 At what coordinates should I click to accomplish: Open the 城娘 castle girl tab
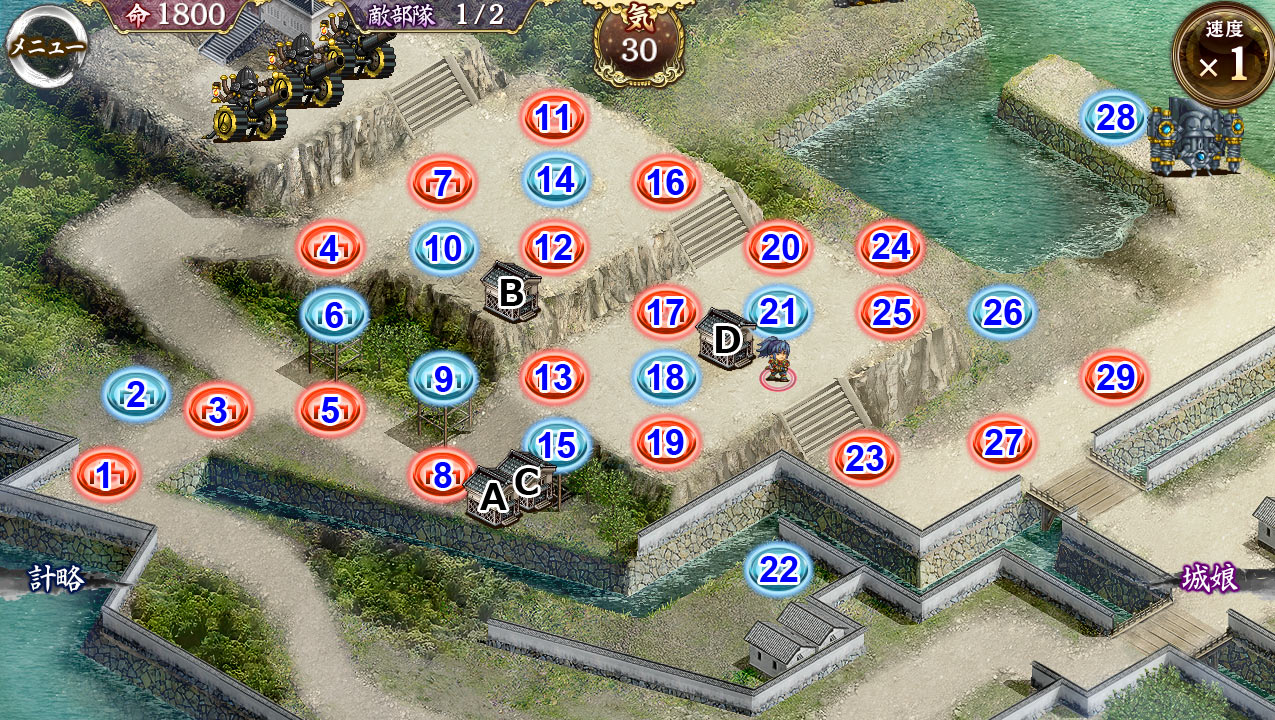click(1209, 578)
